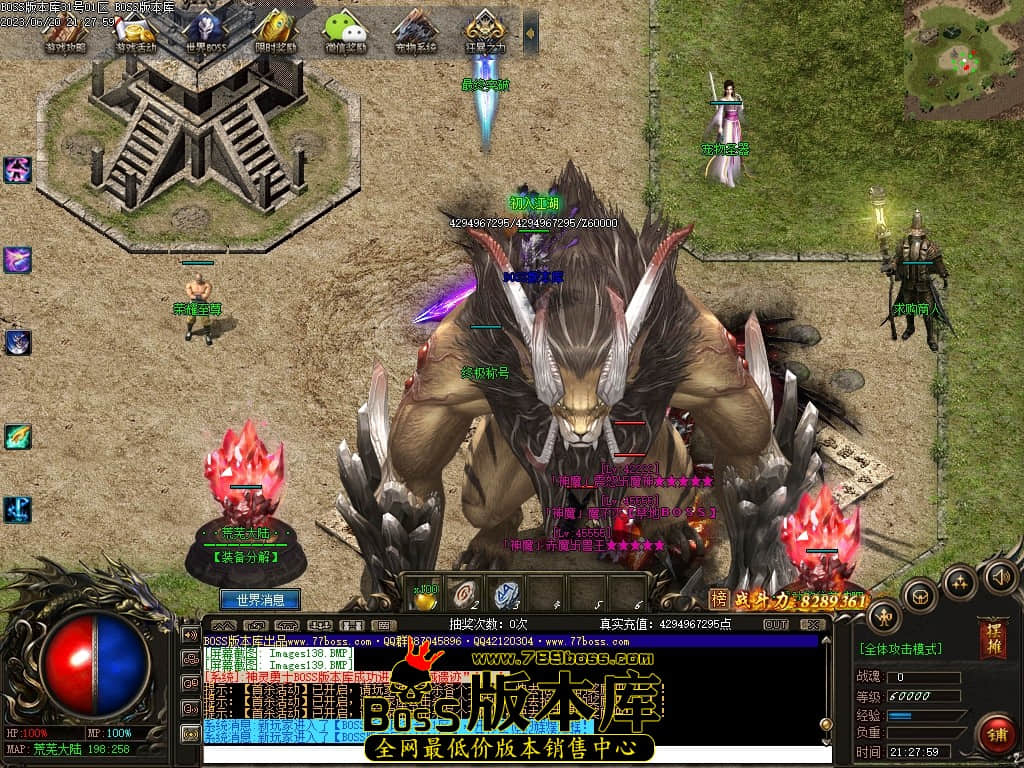Open the 游戏活动 events icon
Image resolution: width=1024 pixels, height=768 pixels.
point(135,31)
